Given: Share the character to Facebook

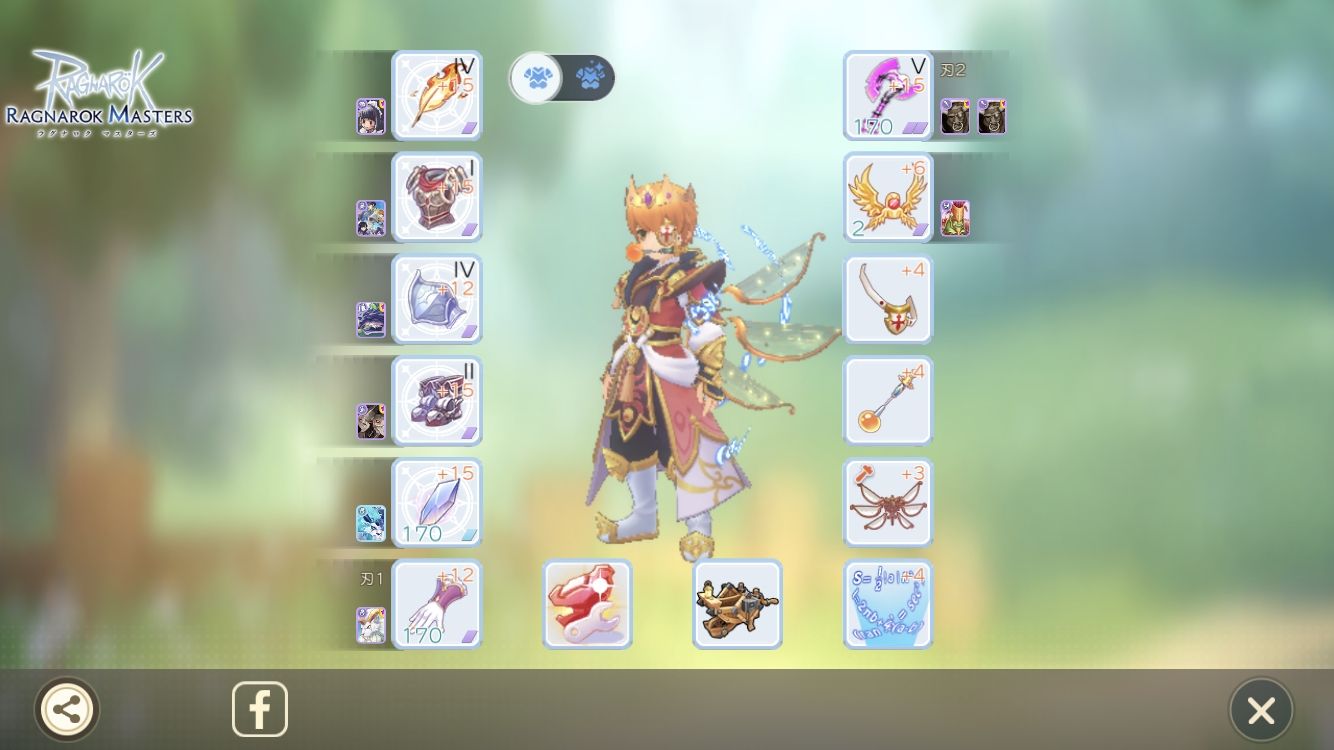Looking at the screenshot, I should coord(260,709).
